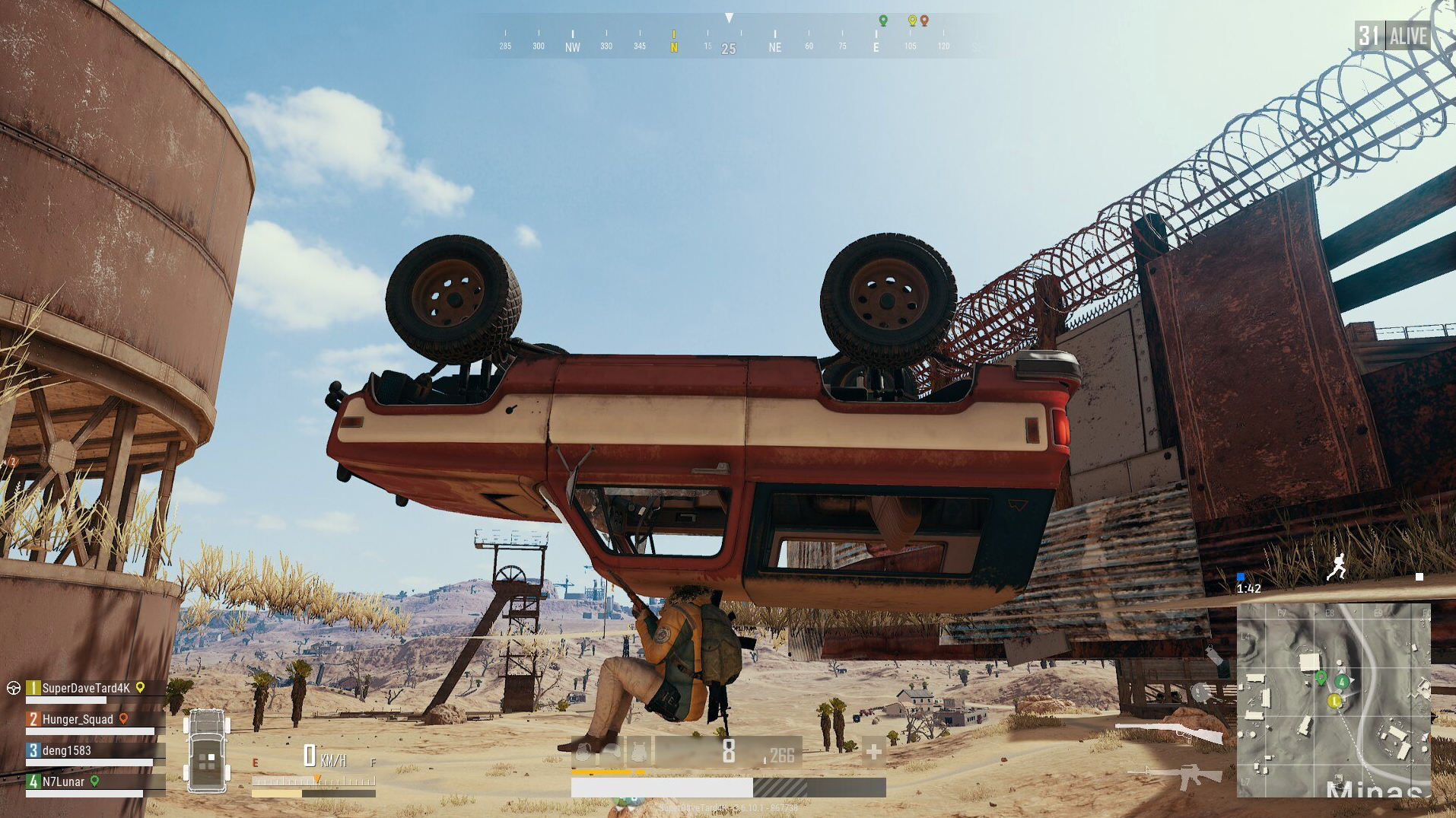This screenshot has width=1456, height=818.
Task: Click the vehicle seat layout diagram
Action: [x=206, y=751]
